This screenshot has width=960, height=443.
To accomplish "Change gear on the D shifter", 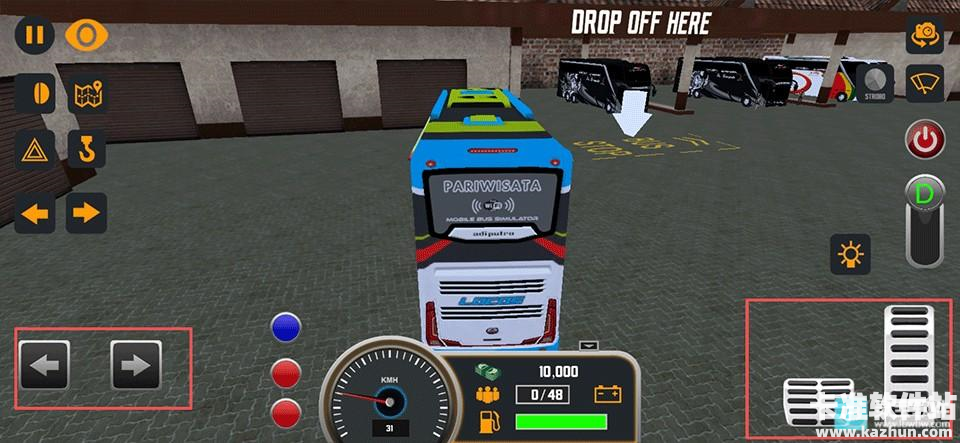I will (925, 220).
